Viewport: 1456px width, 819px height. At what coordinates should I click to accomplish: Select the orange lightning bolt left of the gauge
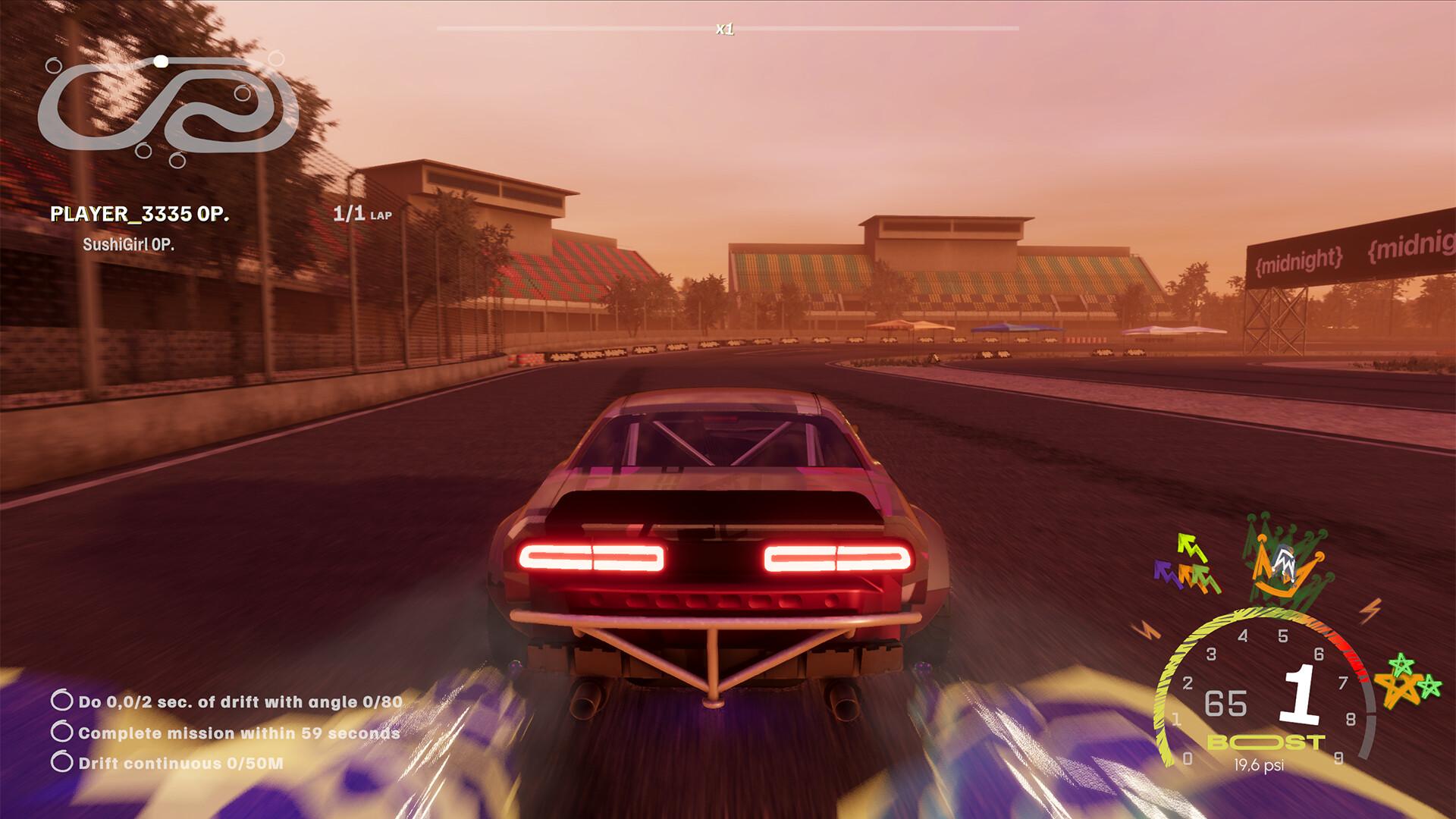coord(1146,628)
